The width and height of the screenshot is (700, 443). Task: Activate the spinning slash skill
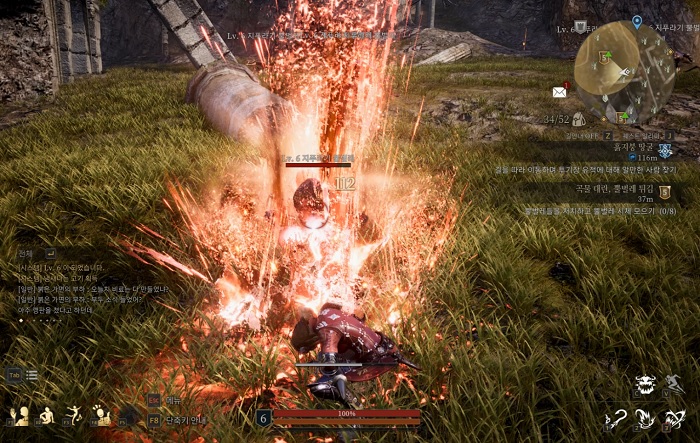point(676,417)
